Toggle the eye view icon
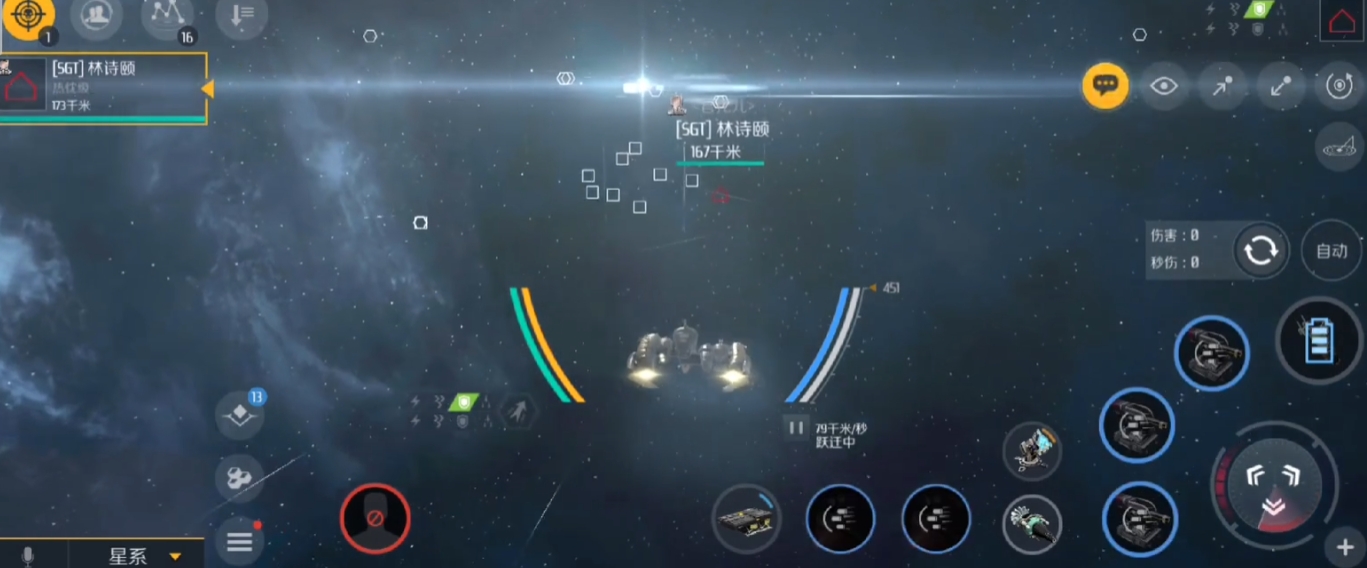 [1164, 86]
